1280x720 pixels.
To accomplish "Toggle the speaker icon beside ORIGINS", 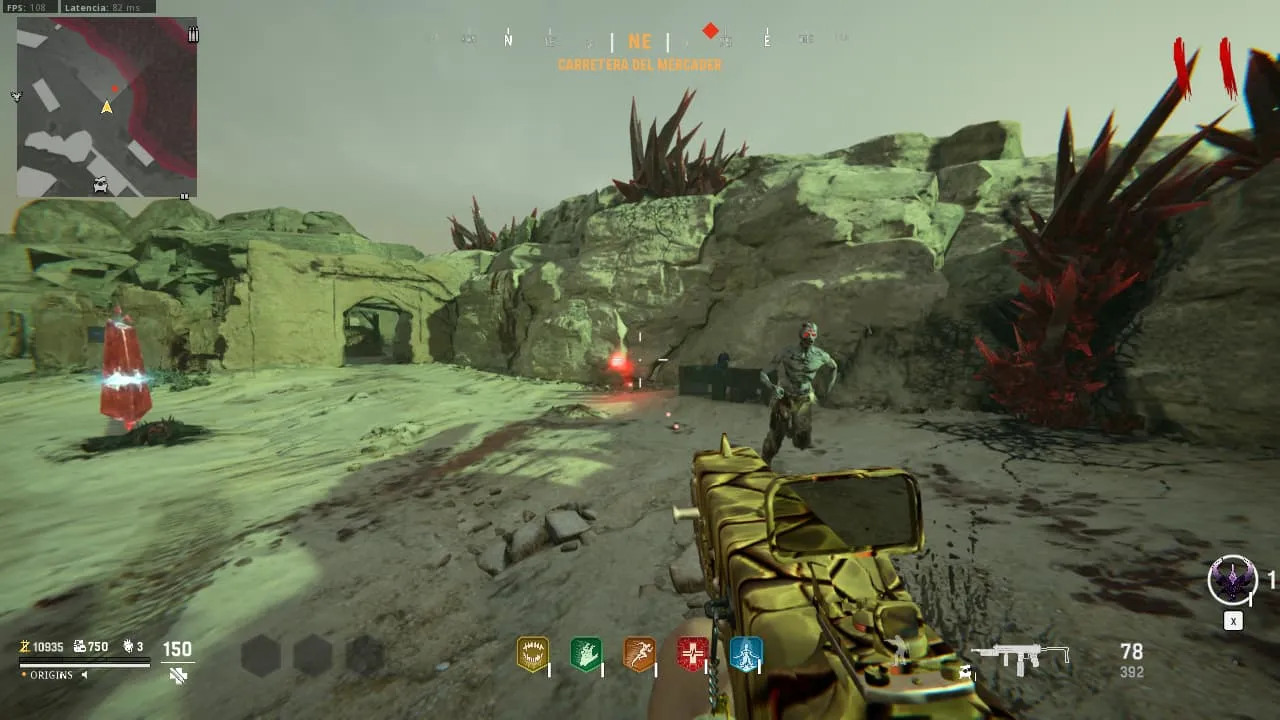I will point(84,675).
